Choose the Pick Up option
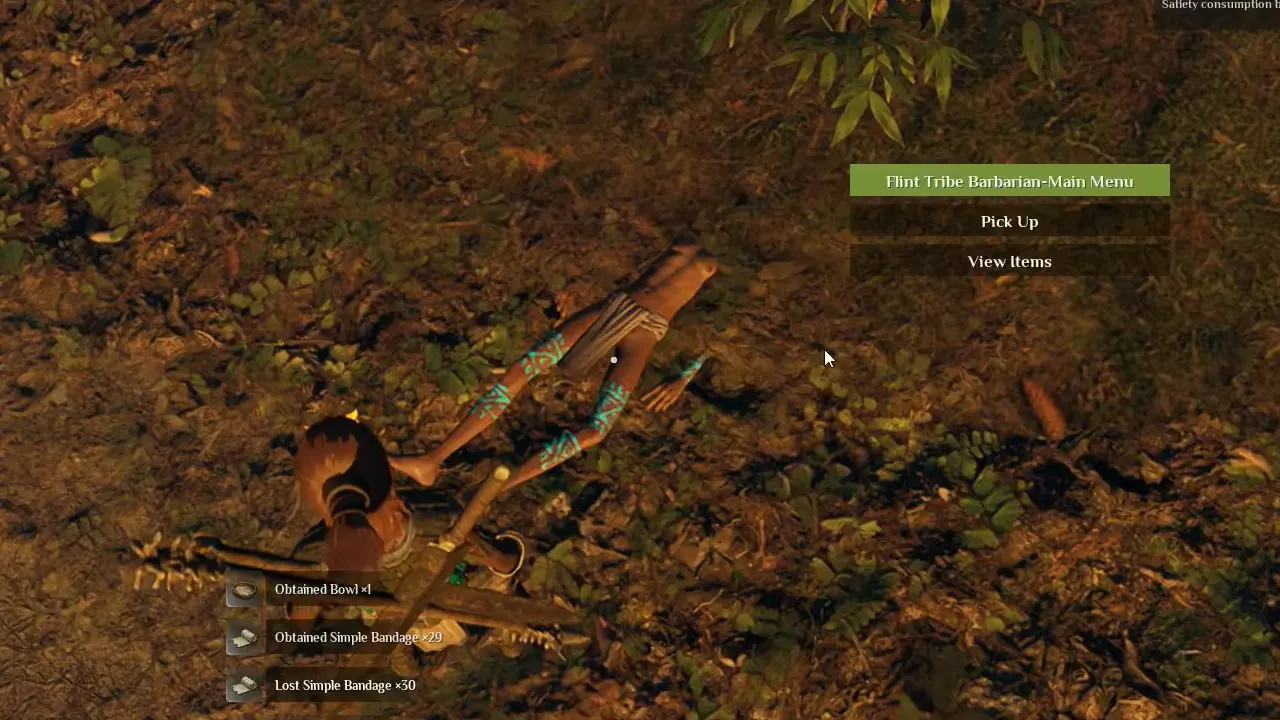 1009,221
